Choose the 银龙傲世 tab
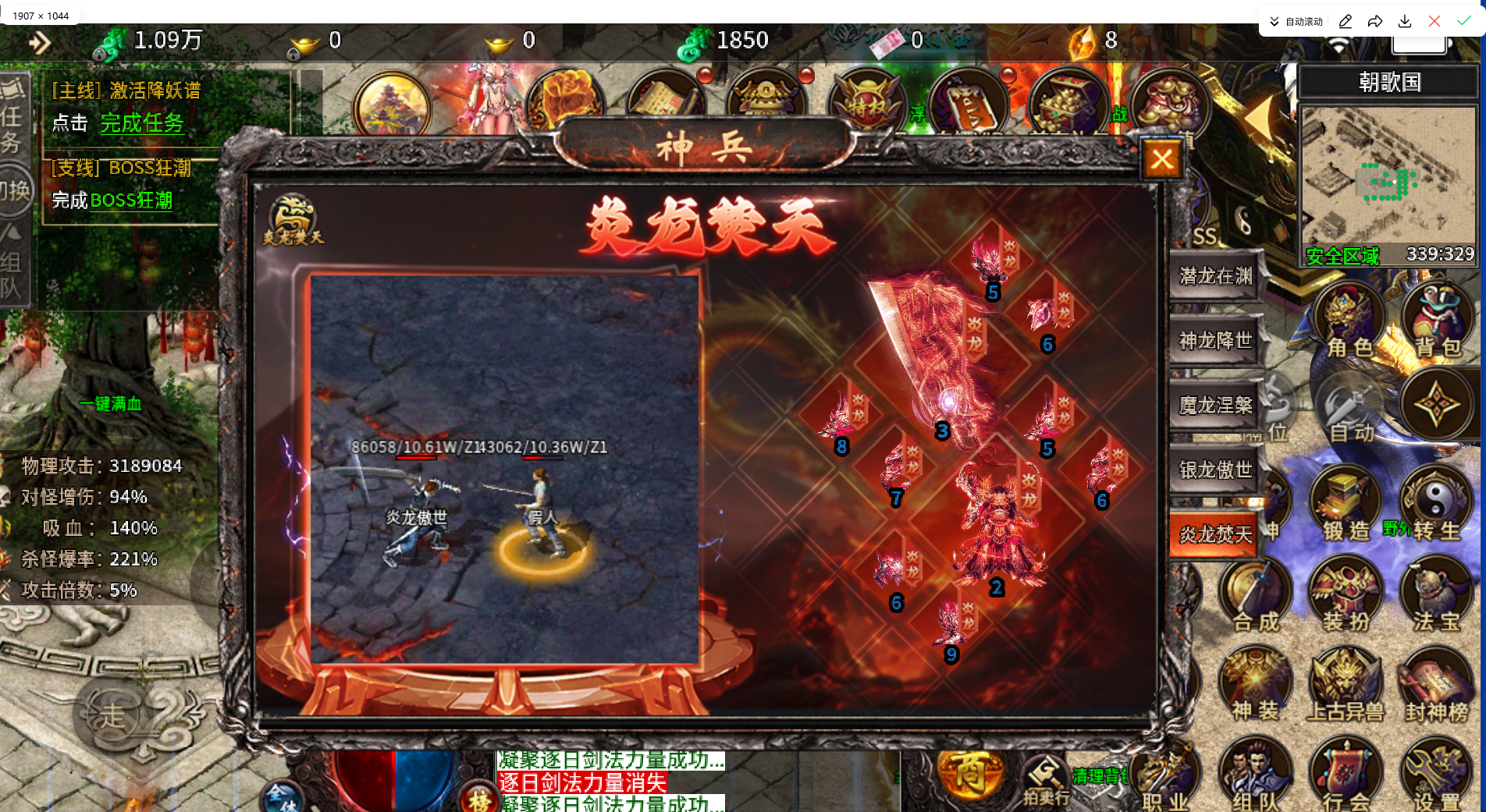 click(x=1214, y=470)
